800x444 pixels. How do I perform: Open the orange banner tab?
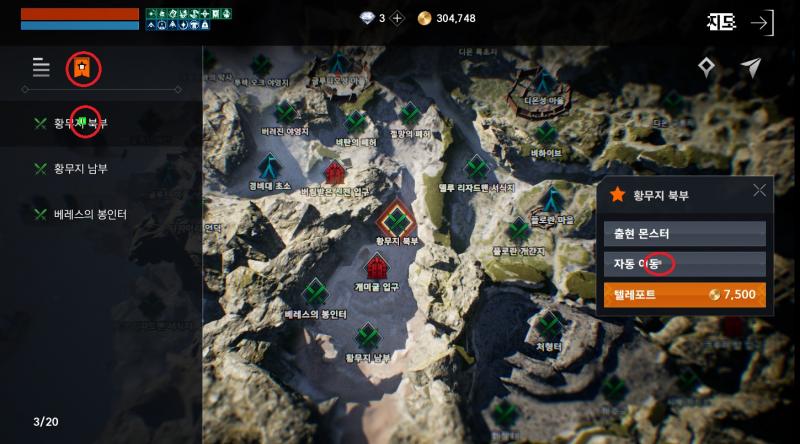click(83, 68)
